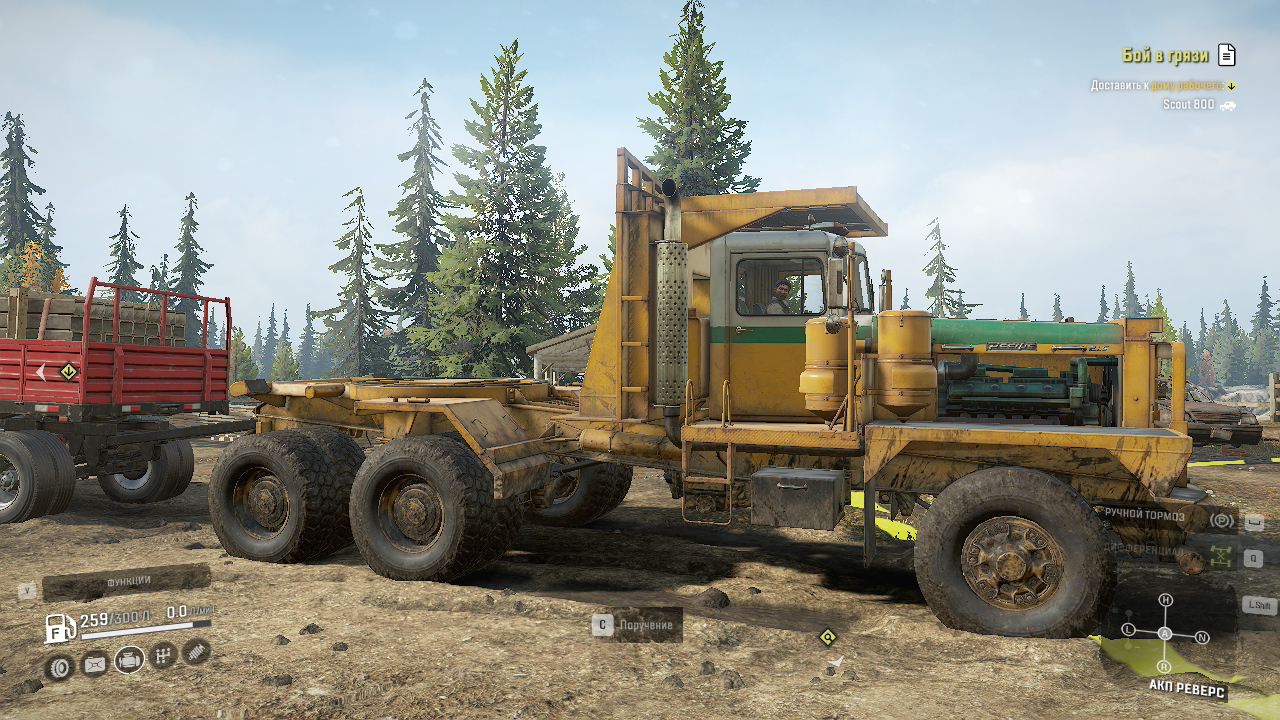The image size is (1280, 720).
Task: Select the Scout 800 objective entry
Action: pos(1188,104)
